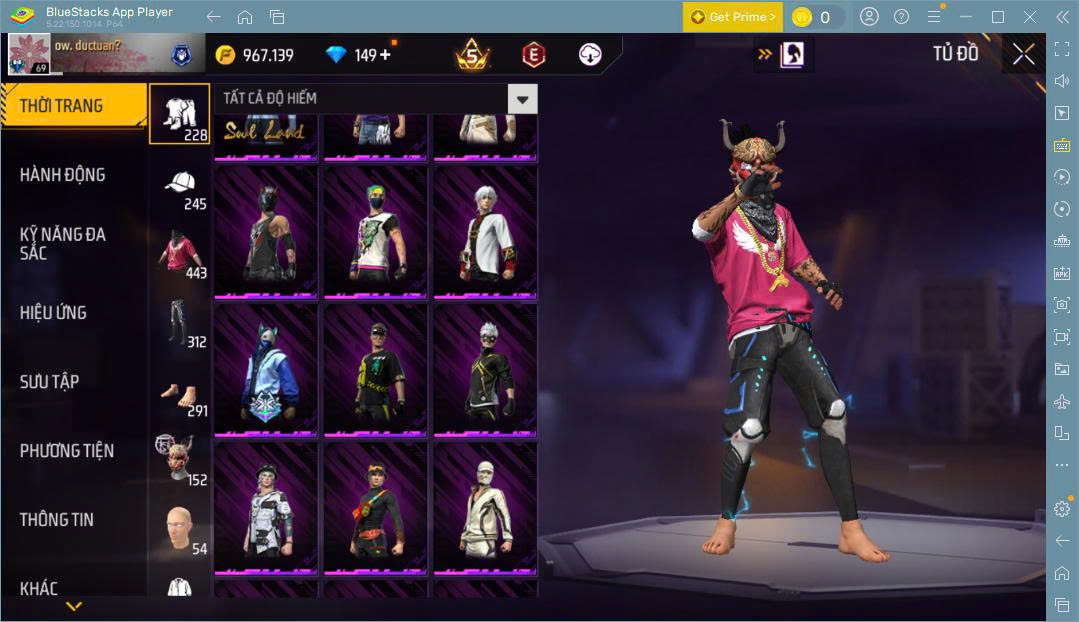
Task: Switch to the Hành Động tab
Action: pos(63,175)
